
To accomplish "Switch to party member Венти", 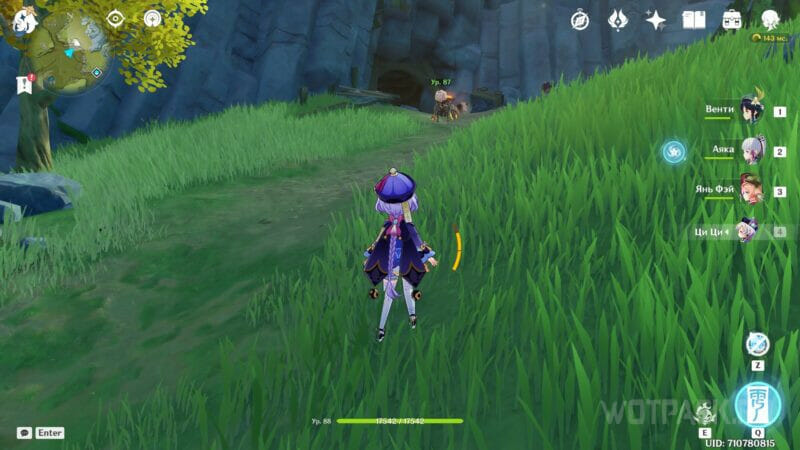I will [x=750, y=110].
